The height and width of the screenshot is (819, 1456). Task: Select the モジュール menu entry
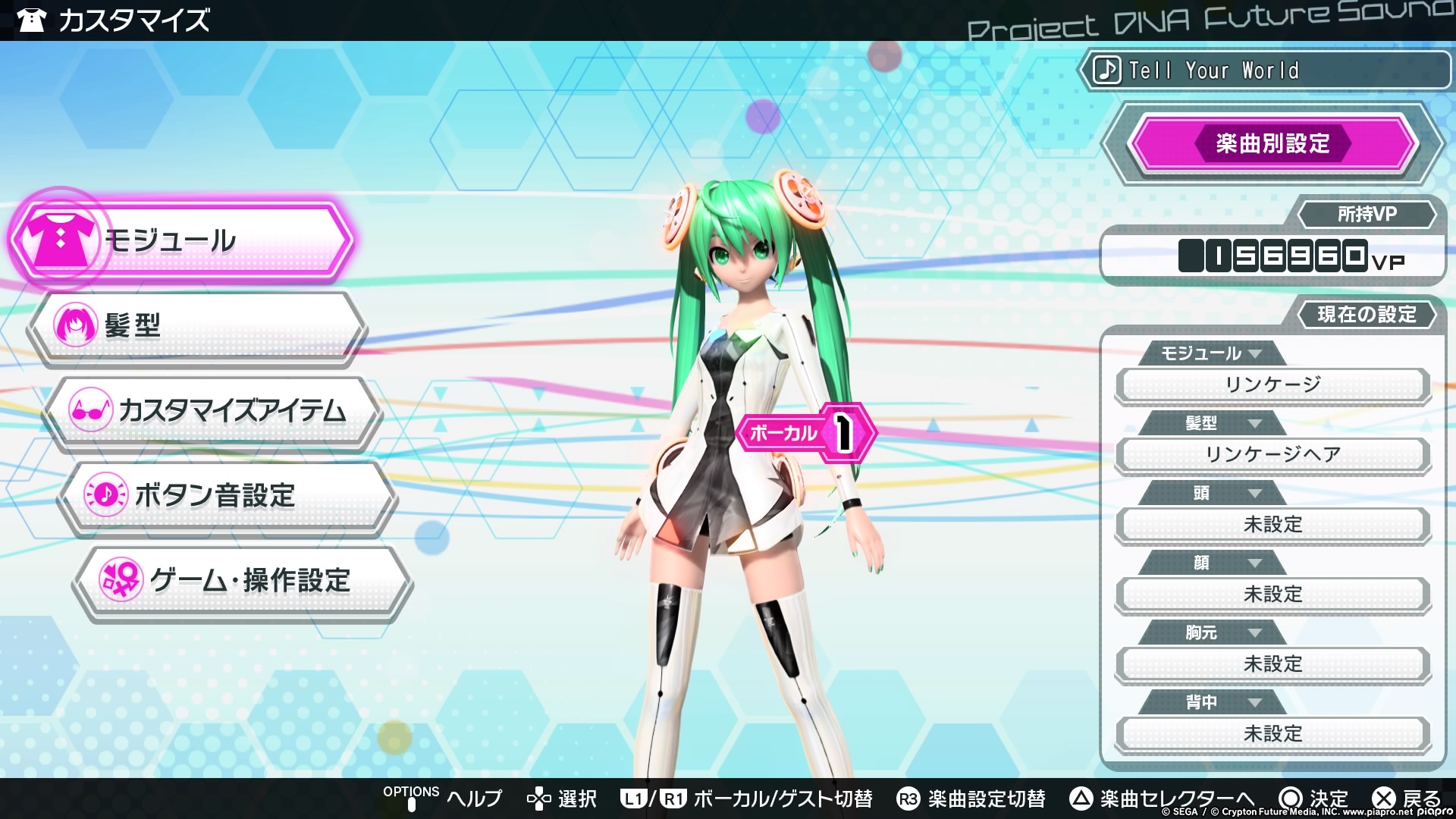tap(182, 240)
